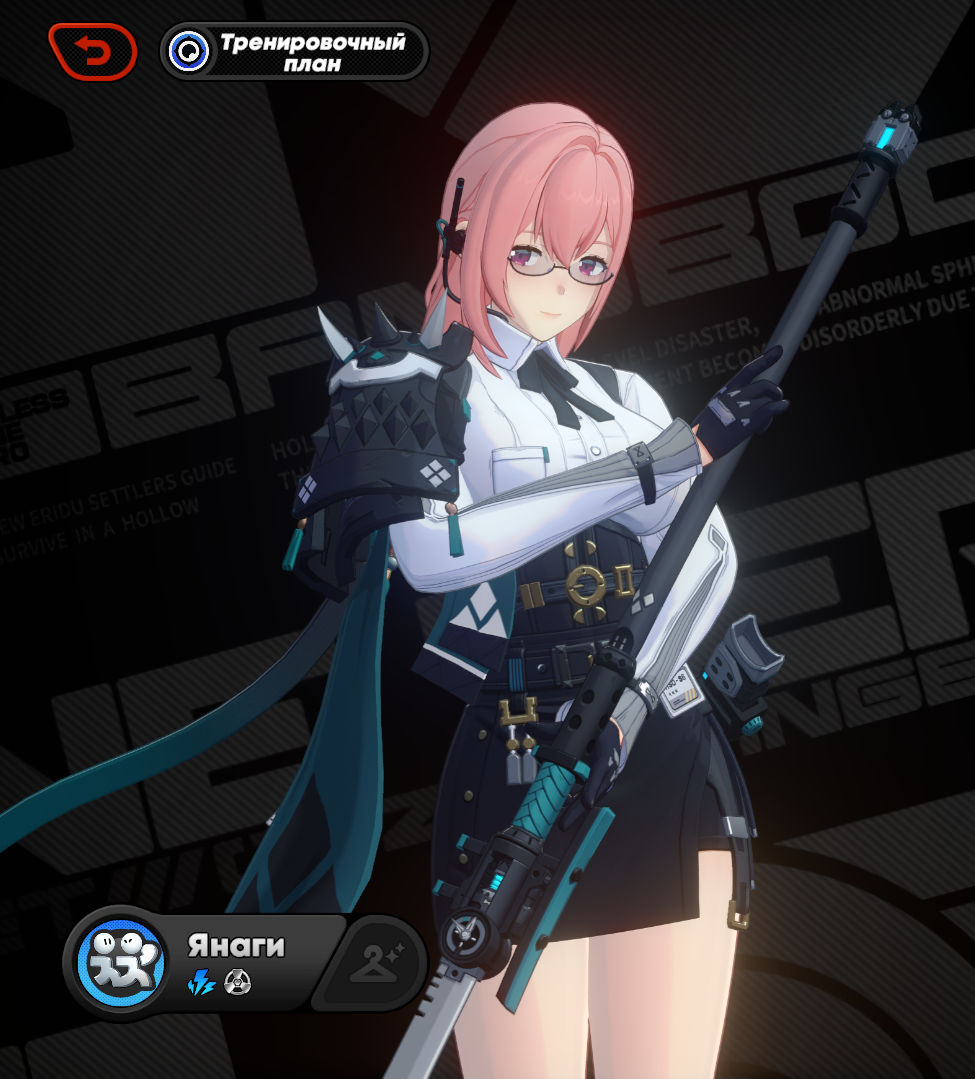Show the electric attribute icon info
Viewport: 975px width, 1079px height.
(202, 983)
